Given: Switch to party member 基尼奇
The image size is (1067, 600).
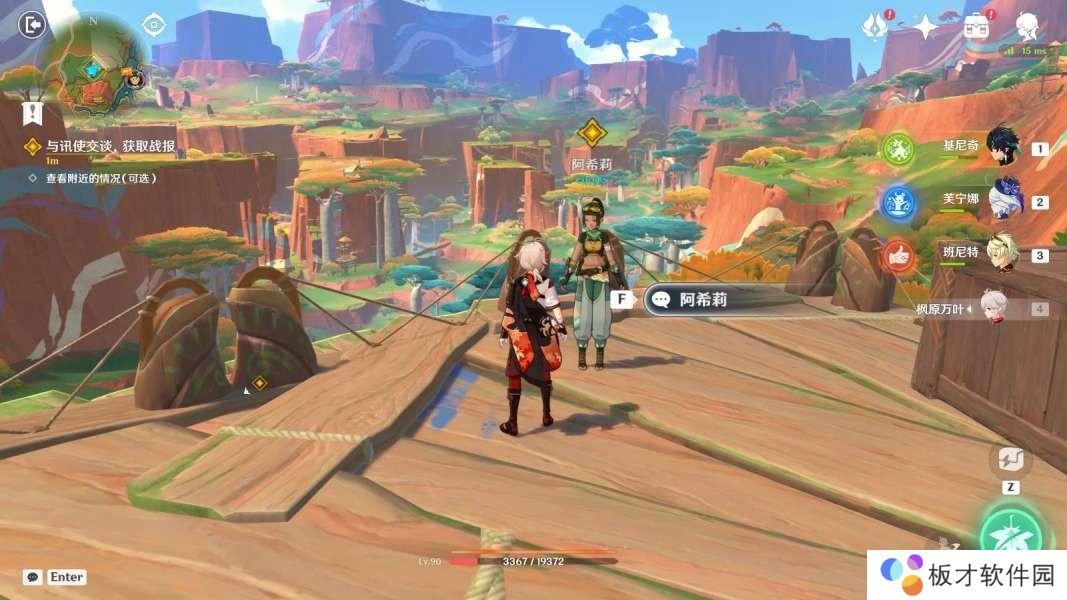Looking at the screenshot, I should click(x=1001, y=147).
